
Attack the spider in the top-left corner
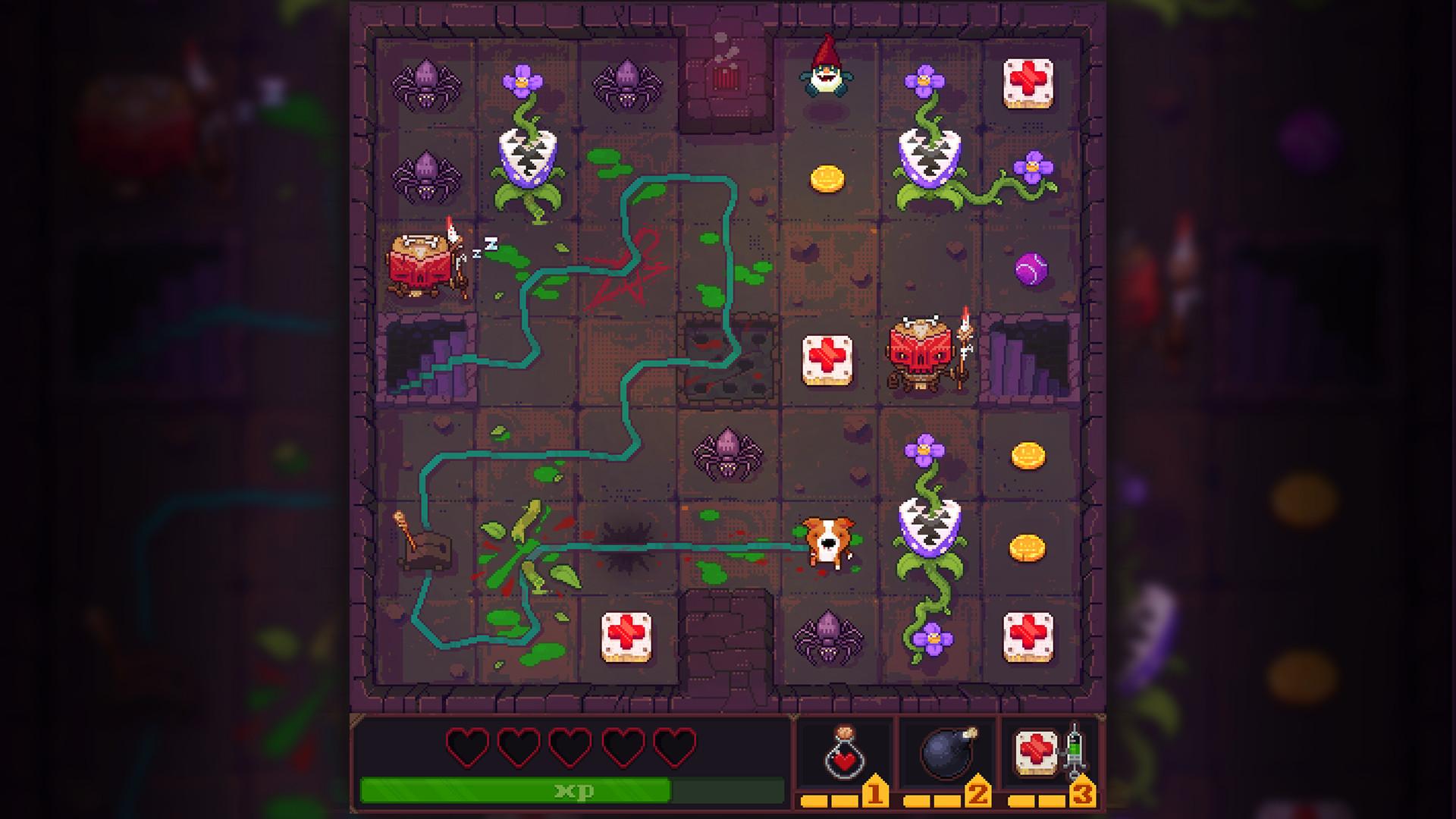point(426,85)
